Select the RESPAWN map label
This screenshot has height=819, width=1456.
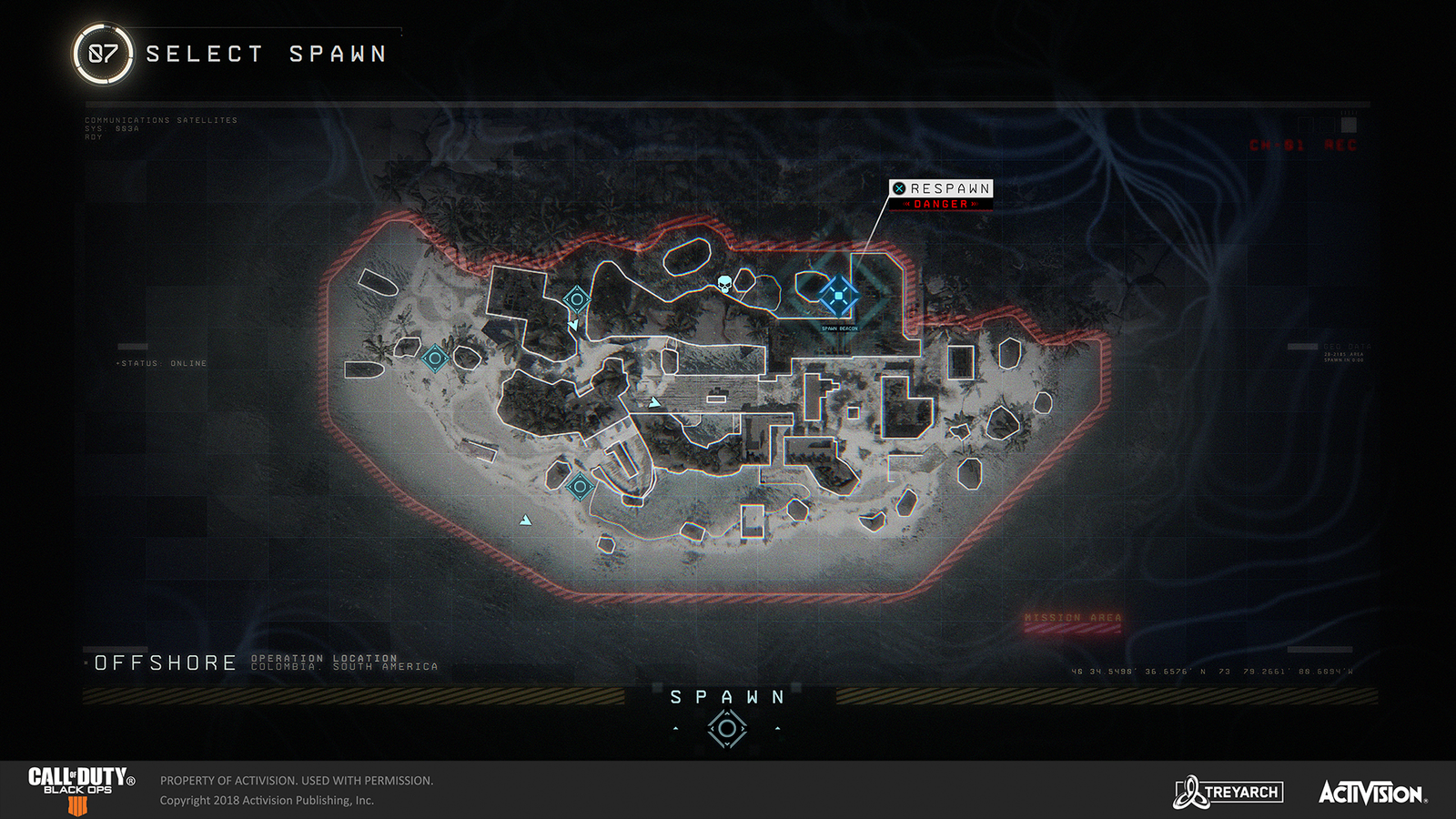coord(942,188)
